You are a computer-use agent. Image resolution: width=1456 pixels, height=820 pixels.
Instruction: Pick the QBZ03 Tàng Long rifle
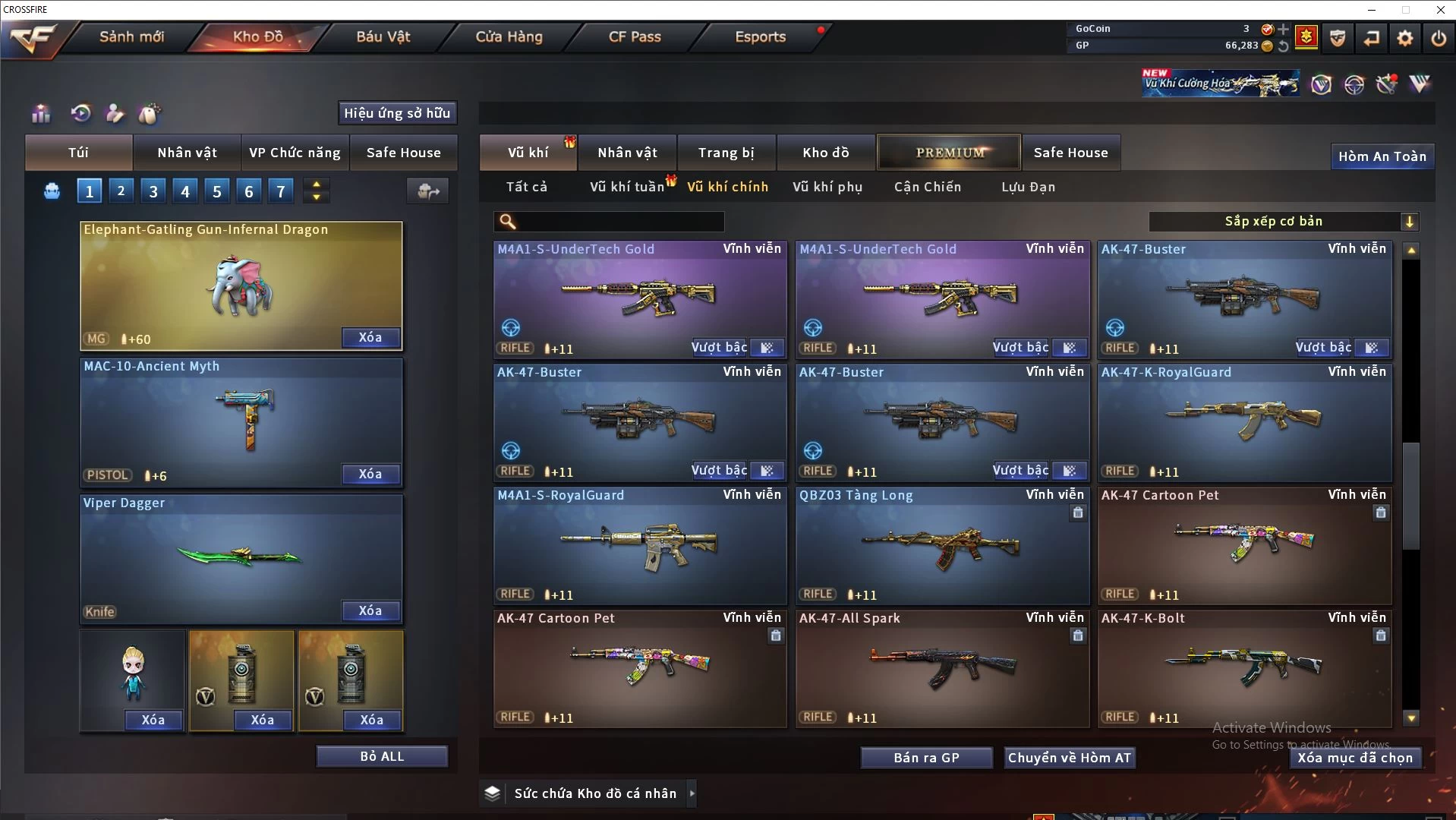942,545
